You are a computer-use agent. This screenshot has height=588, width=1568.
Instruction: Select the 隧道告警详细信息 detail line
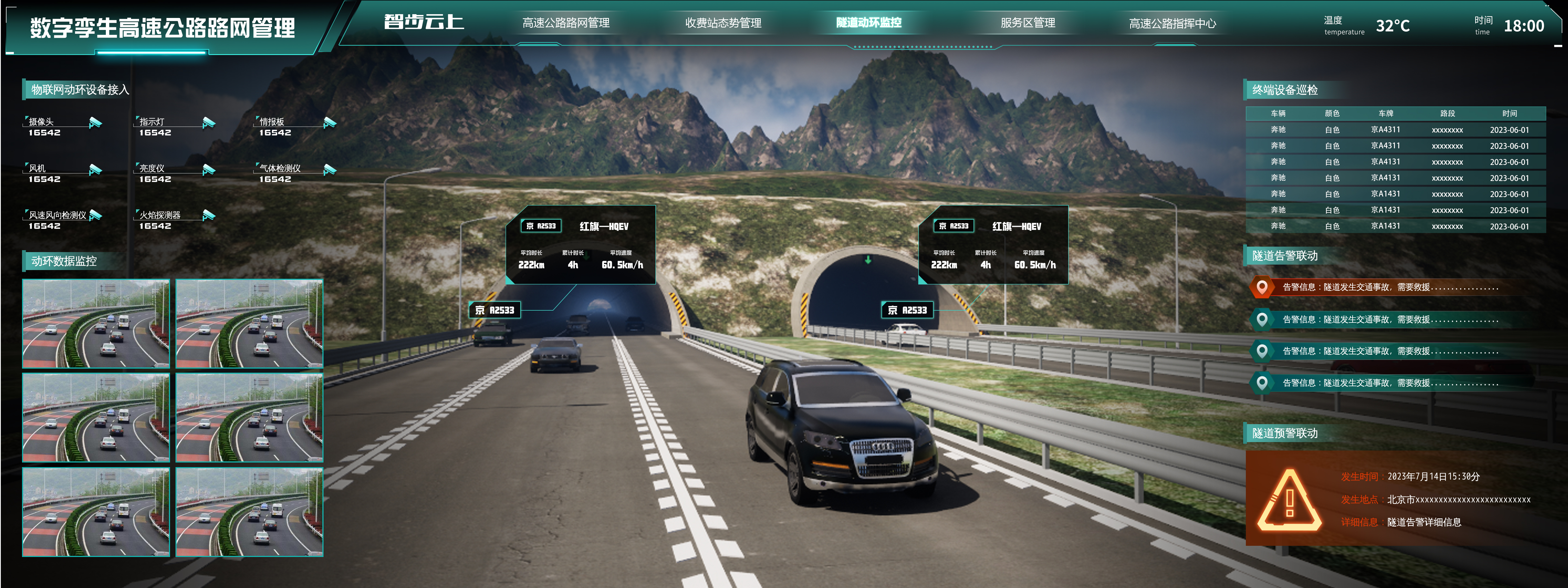[x=1424, y=522]
